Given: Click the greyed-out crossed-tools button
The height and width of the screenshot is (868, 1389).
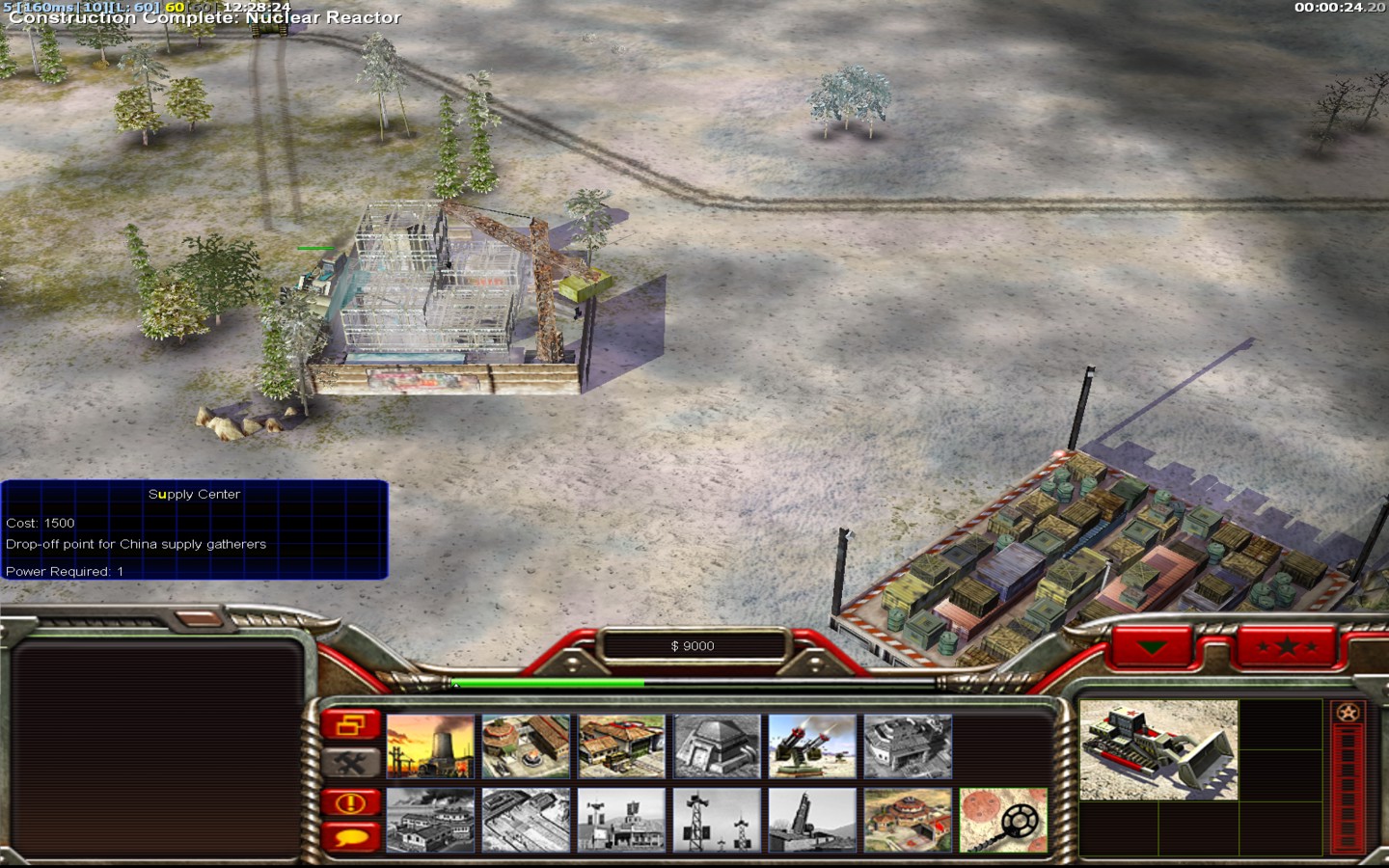Looking at the screenshot, I should pyautogui.click(x=351, y=764).
